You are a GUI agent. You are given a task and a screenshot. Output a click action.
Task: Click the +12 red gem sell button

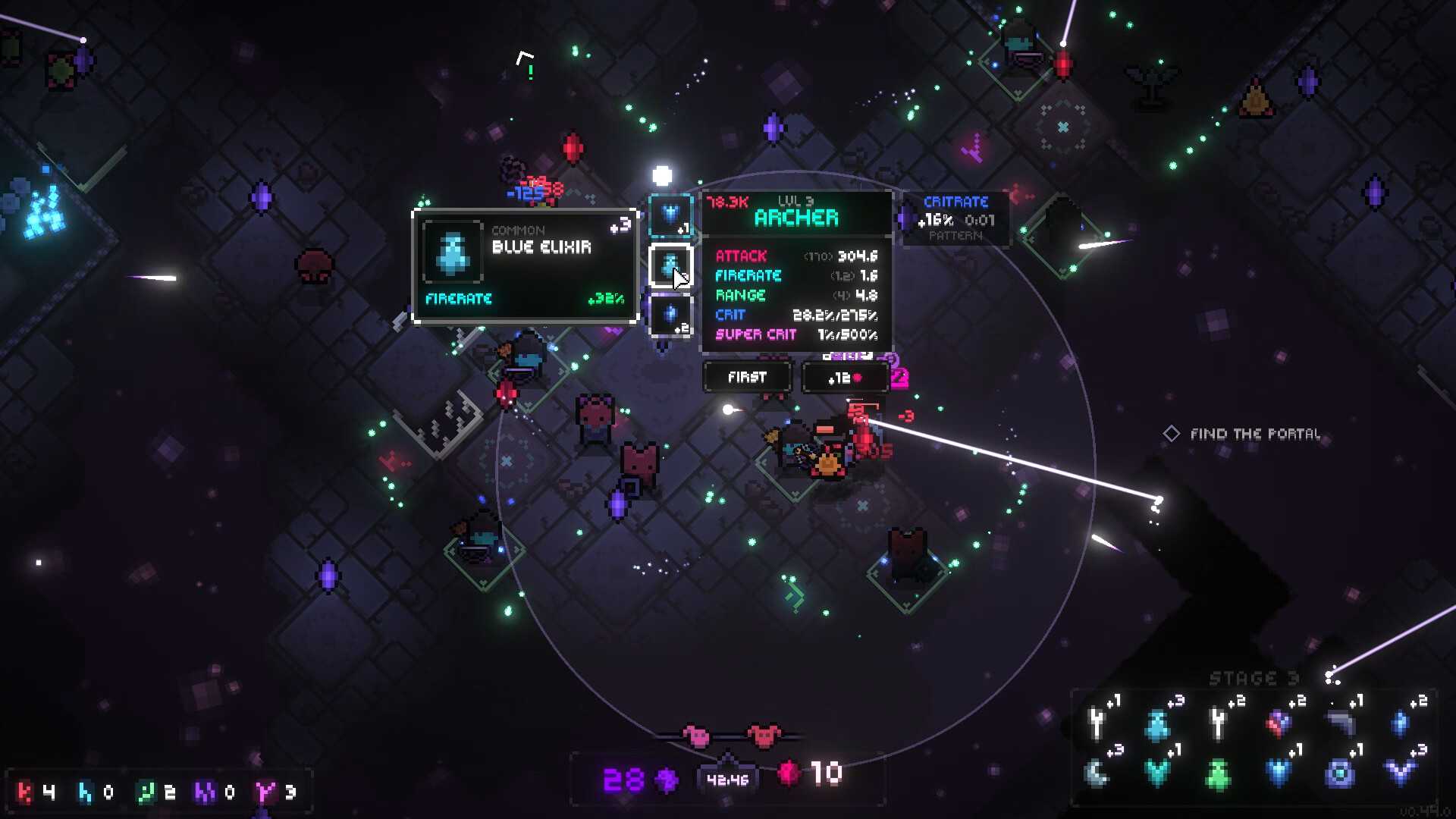[x=845, y=377]
